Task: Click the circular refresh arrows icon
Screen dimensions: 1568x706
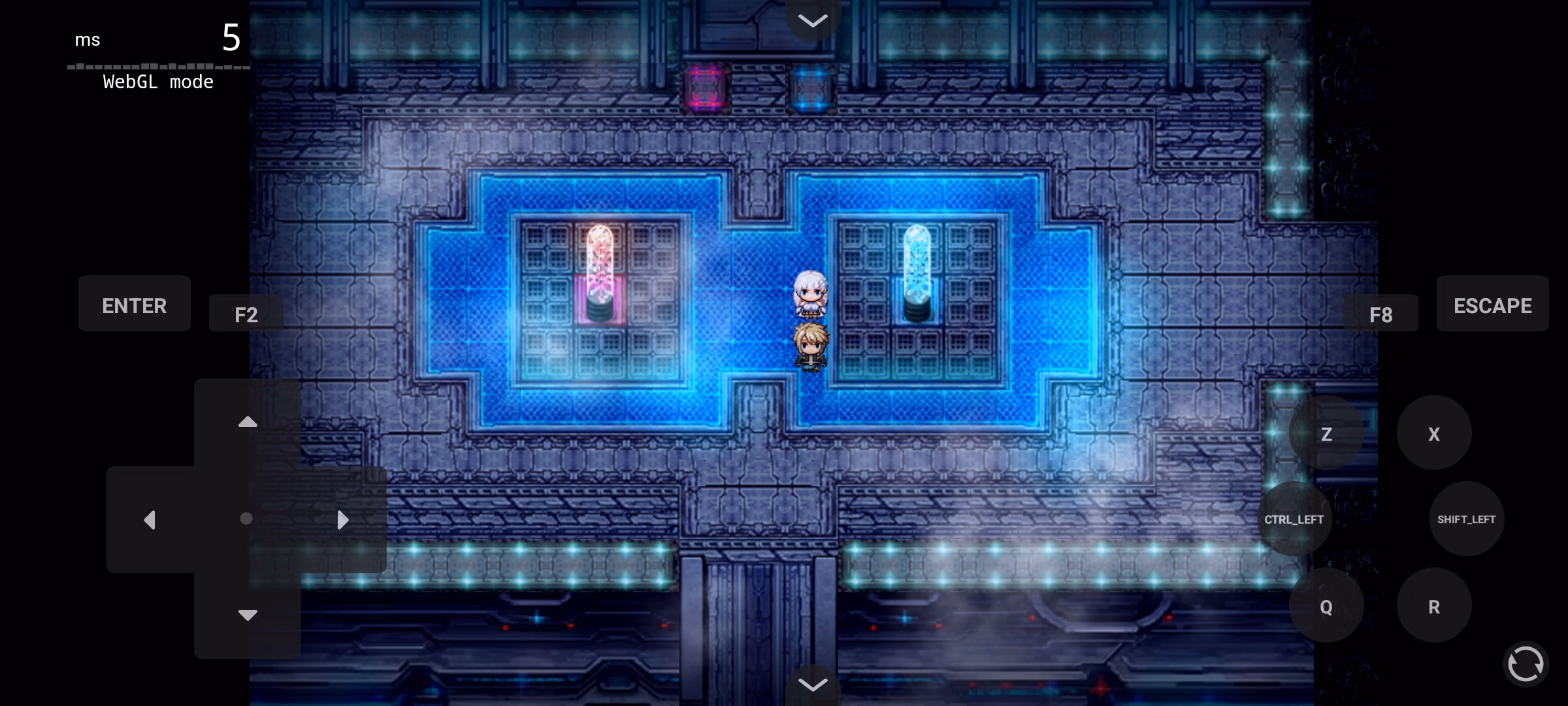Action: tap(1526, 664)
